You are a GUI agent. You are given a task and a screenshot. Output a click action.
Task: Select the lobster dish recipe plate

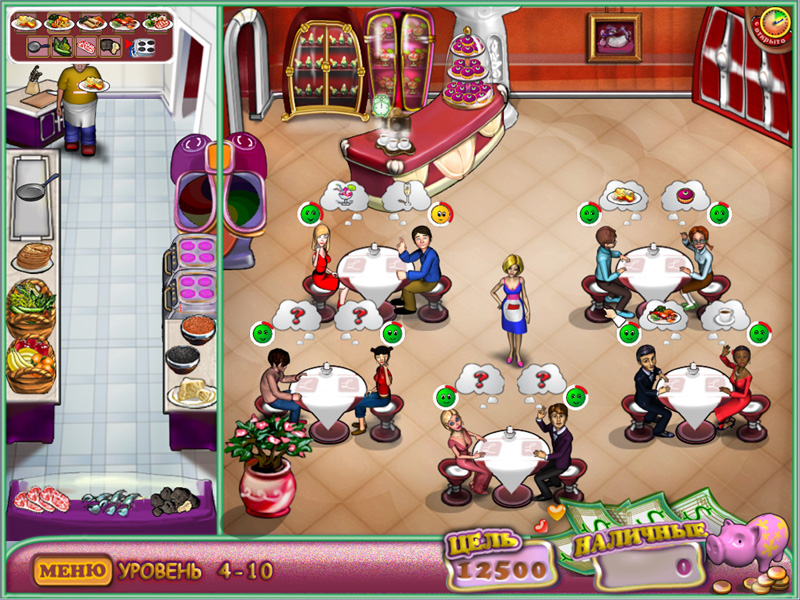124,21
